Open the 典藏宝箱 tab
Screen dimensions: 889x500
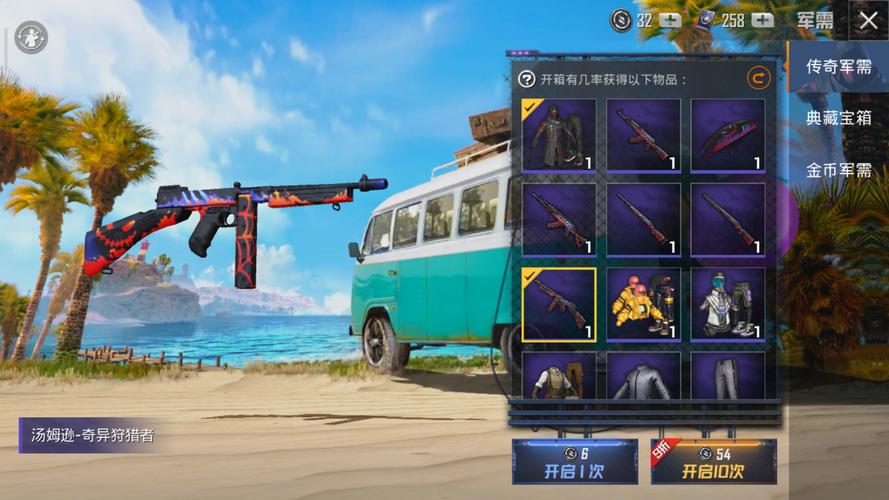pos(838,118)
